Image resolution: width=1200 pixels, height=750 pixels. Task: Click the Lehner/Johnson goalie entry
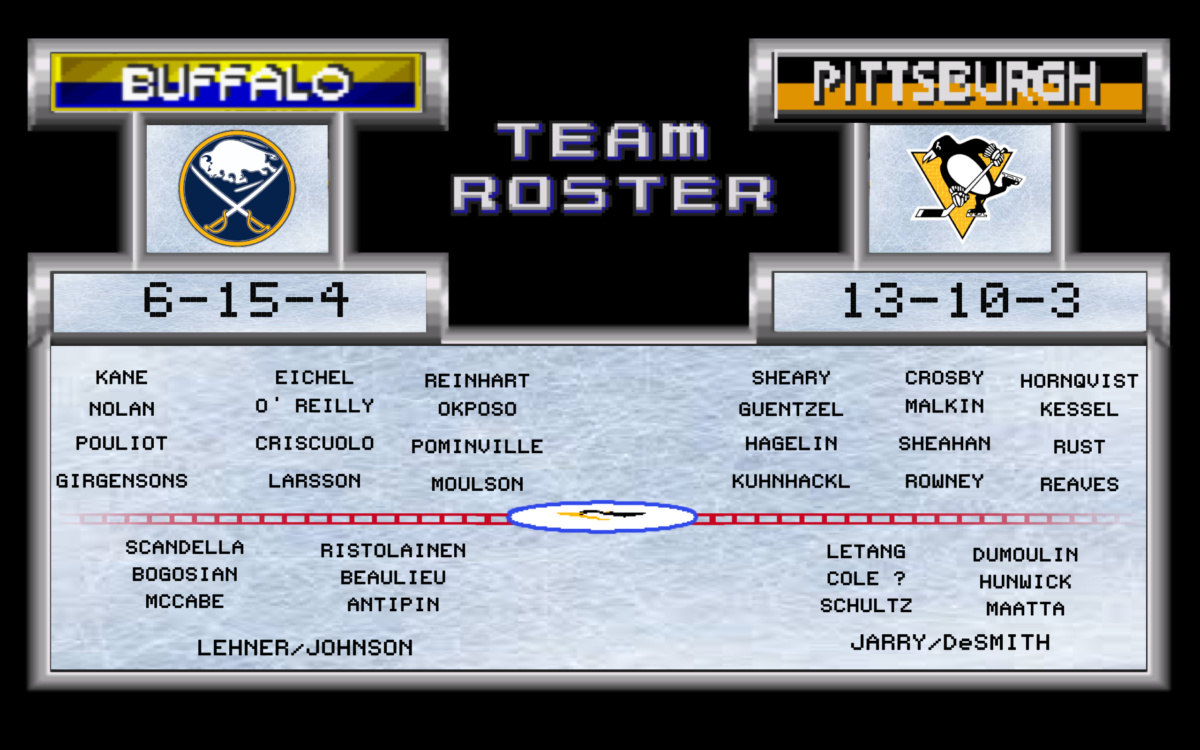[x=305, y=648]
